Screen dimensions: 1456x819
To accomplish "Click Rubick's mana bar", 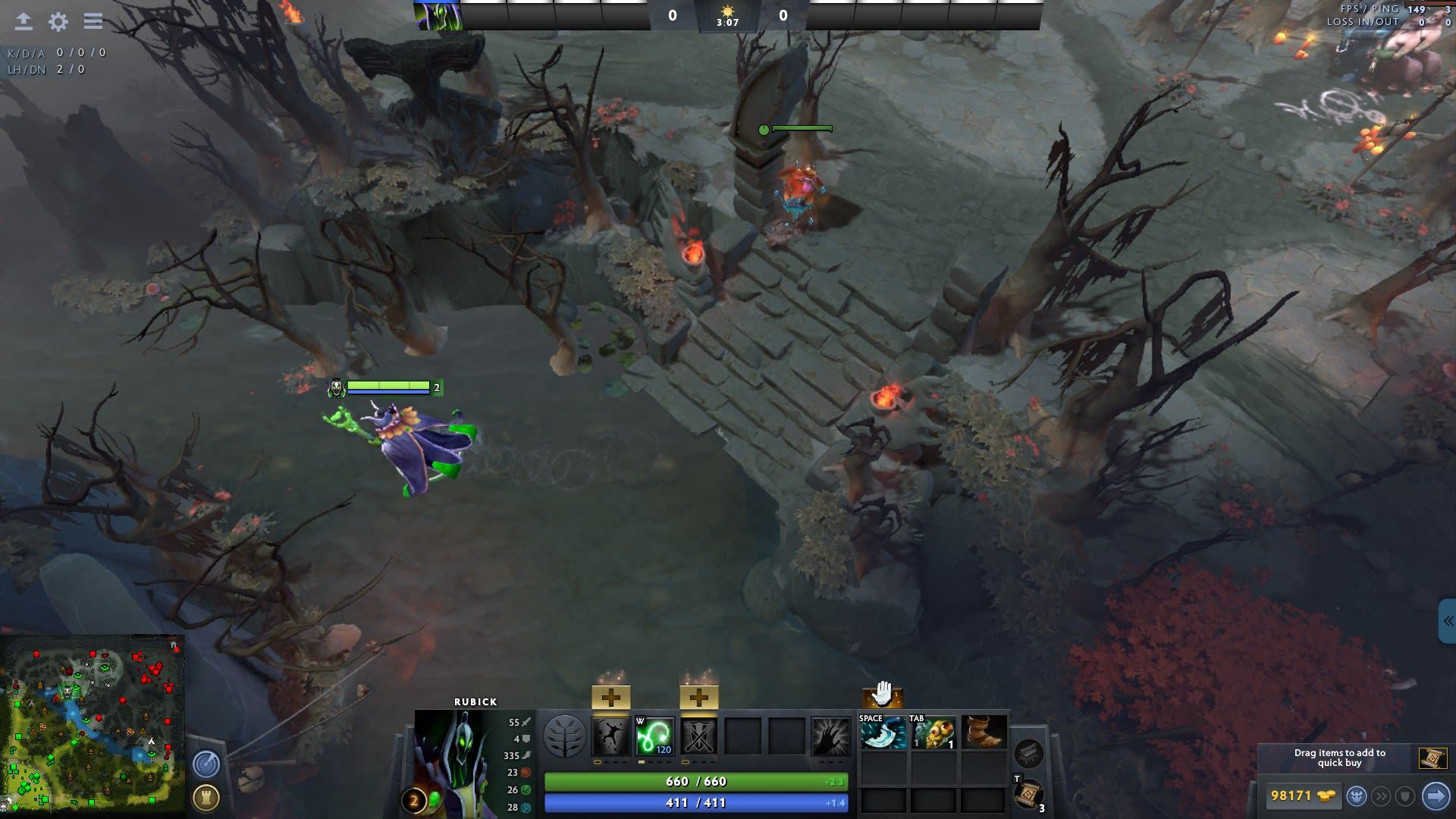I will [x=694, y=802].
